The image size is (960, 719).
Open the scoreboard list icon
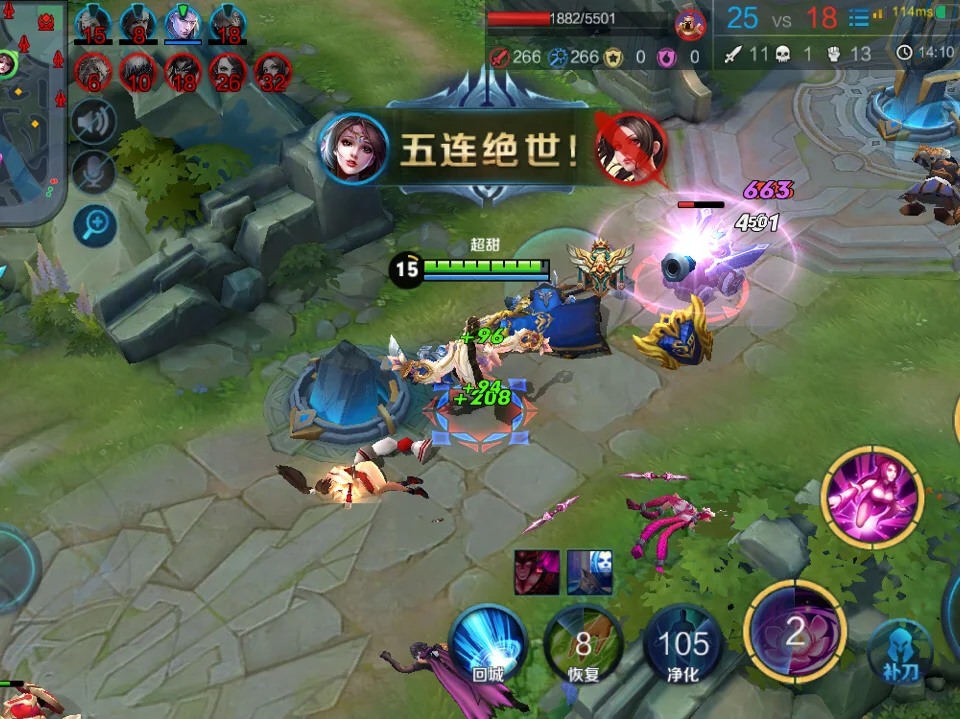pyautogui.click(x=858, y=17)
